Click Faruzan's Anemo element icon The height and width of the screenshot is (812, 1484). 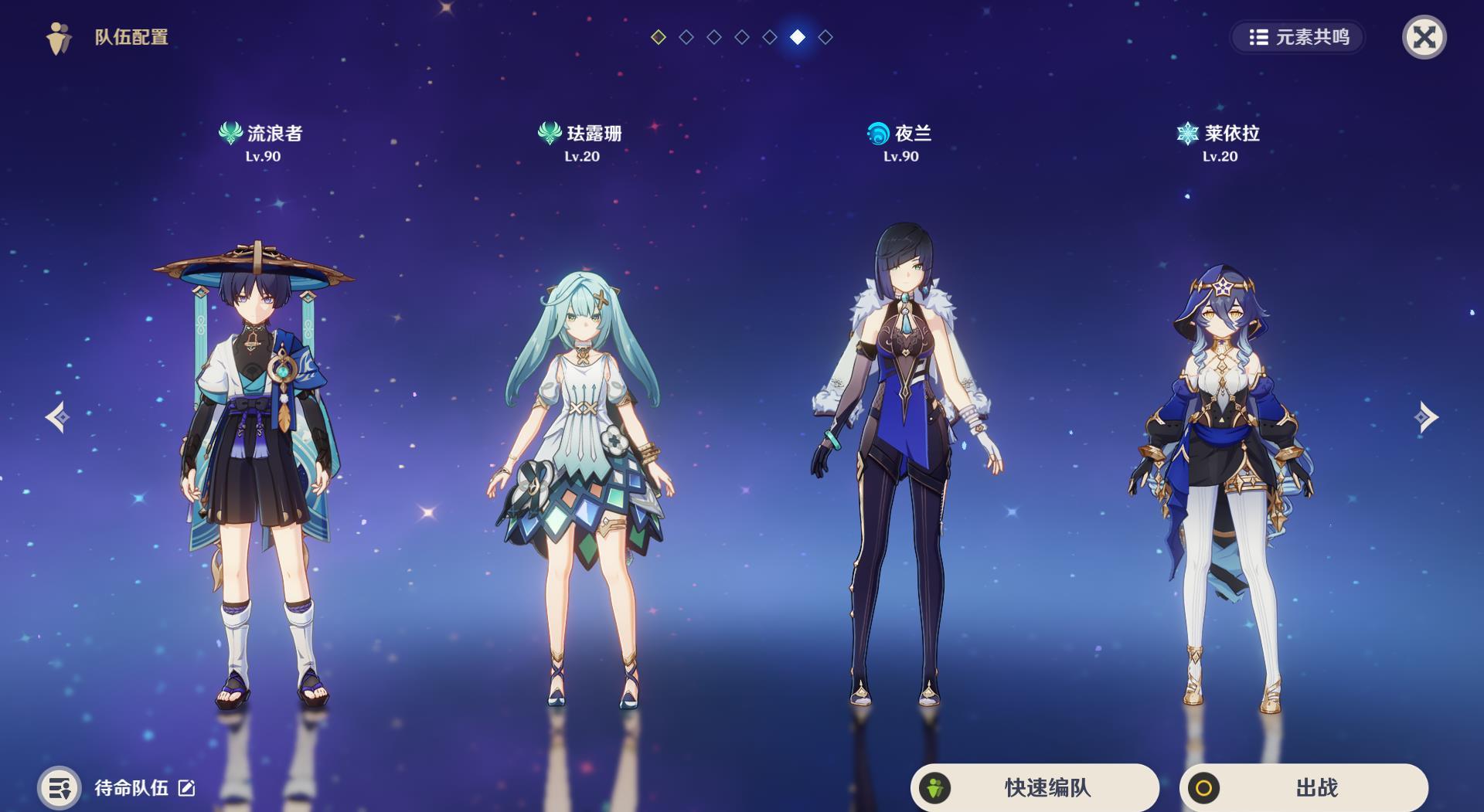tap(549, 132)
